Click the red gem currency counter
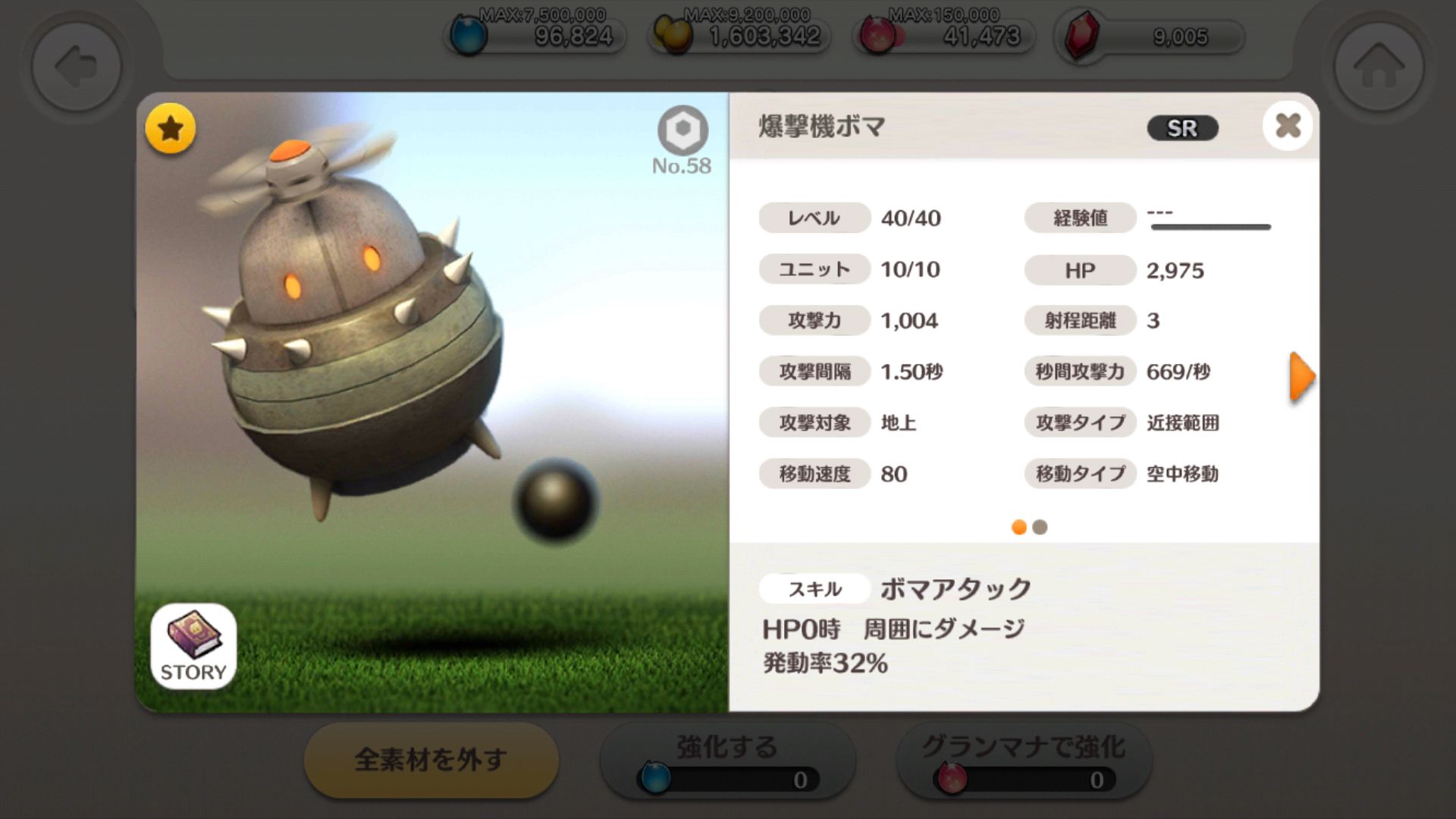This screenshot has width=1456, height=819. [1150, 36]
